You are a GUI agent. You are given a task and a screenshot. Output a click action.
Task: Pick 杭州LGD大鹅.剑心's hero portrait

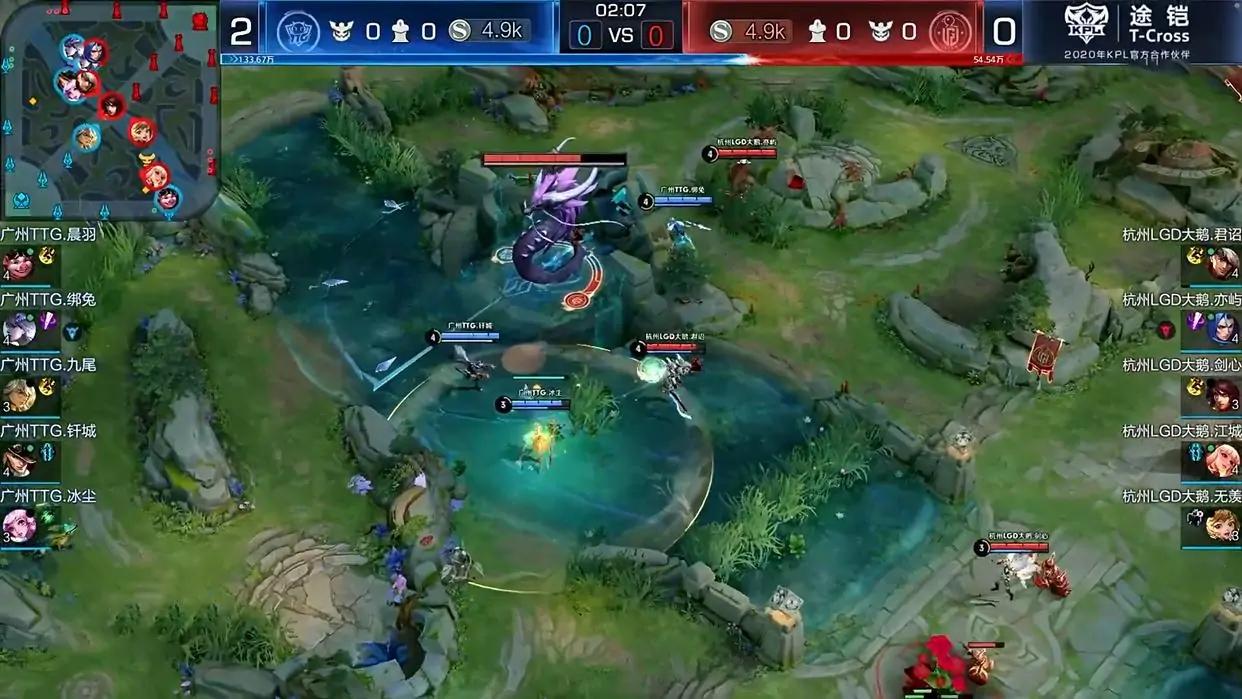pyautogui.click(x=1223, y=396)
